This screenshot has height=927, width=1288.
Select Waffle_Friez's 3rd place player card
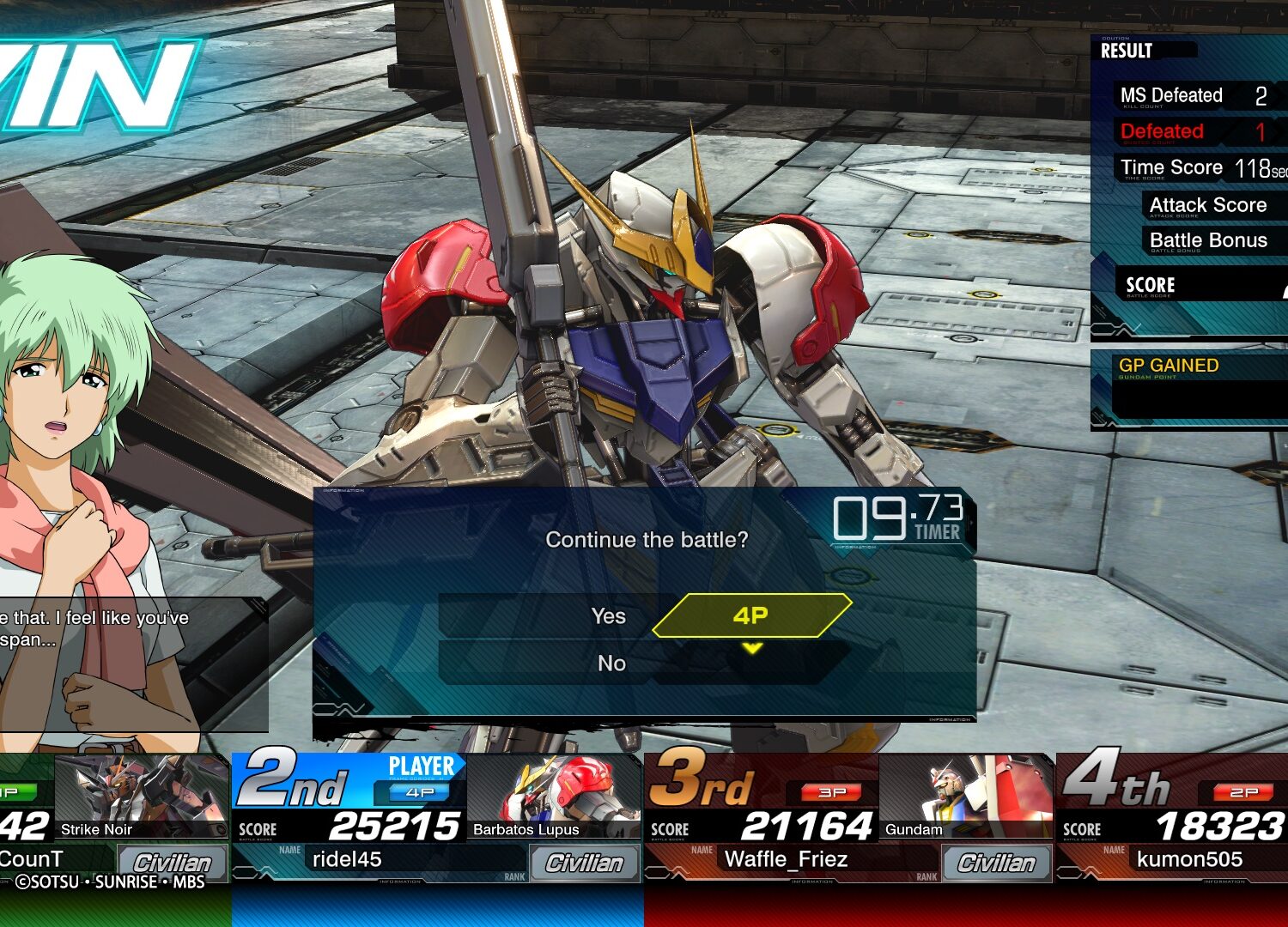848,817
